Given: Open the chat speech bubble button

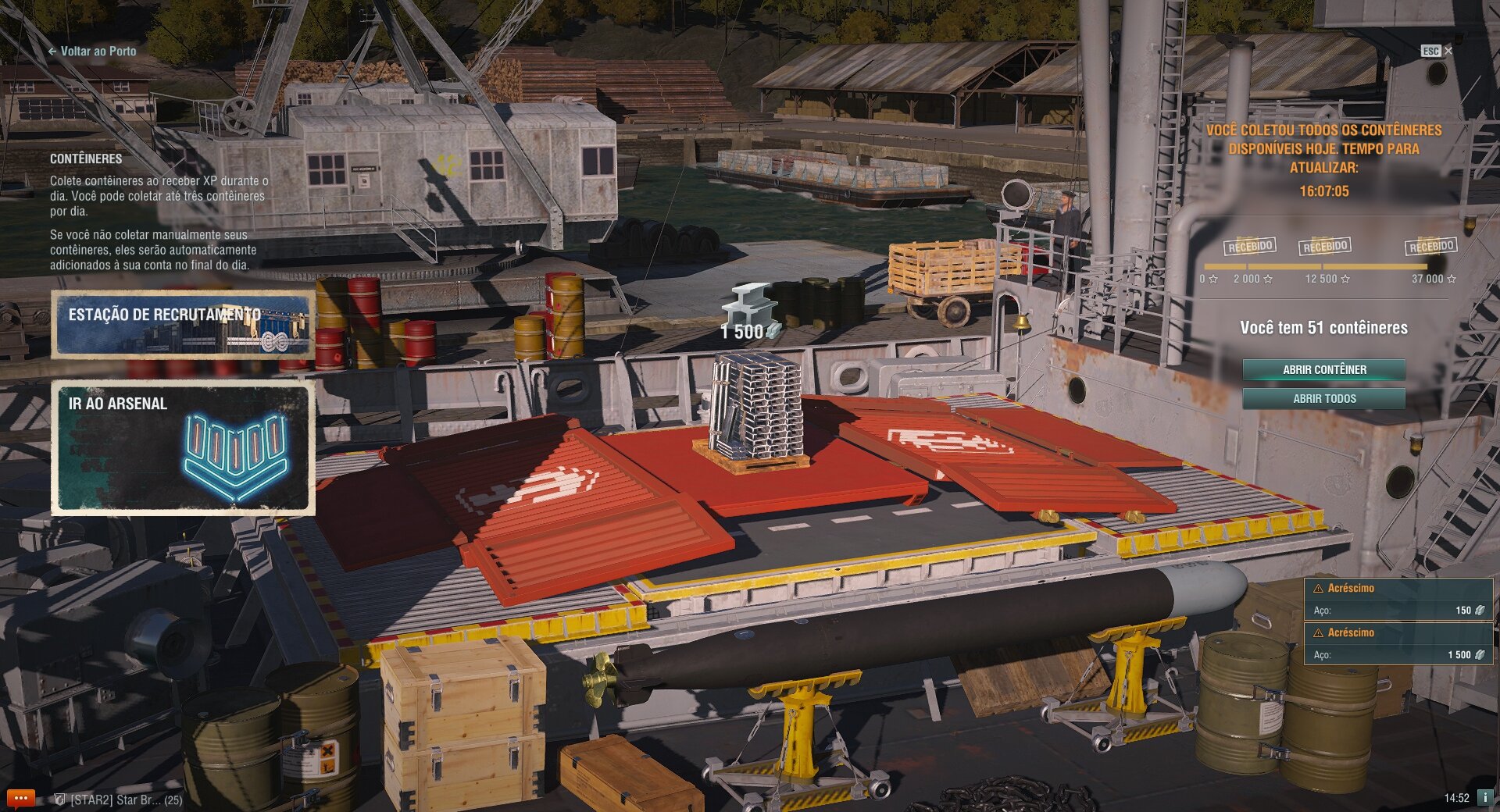Looking at the screenshot, I should 20,798.
